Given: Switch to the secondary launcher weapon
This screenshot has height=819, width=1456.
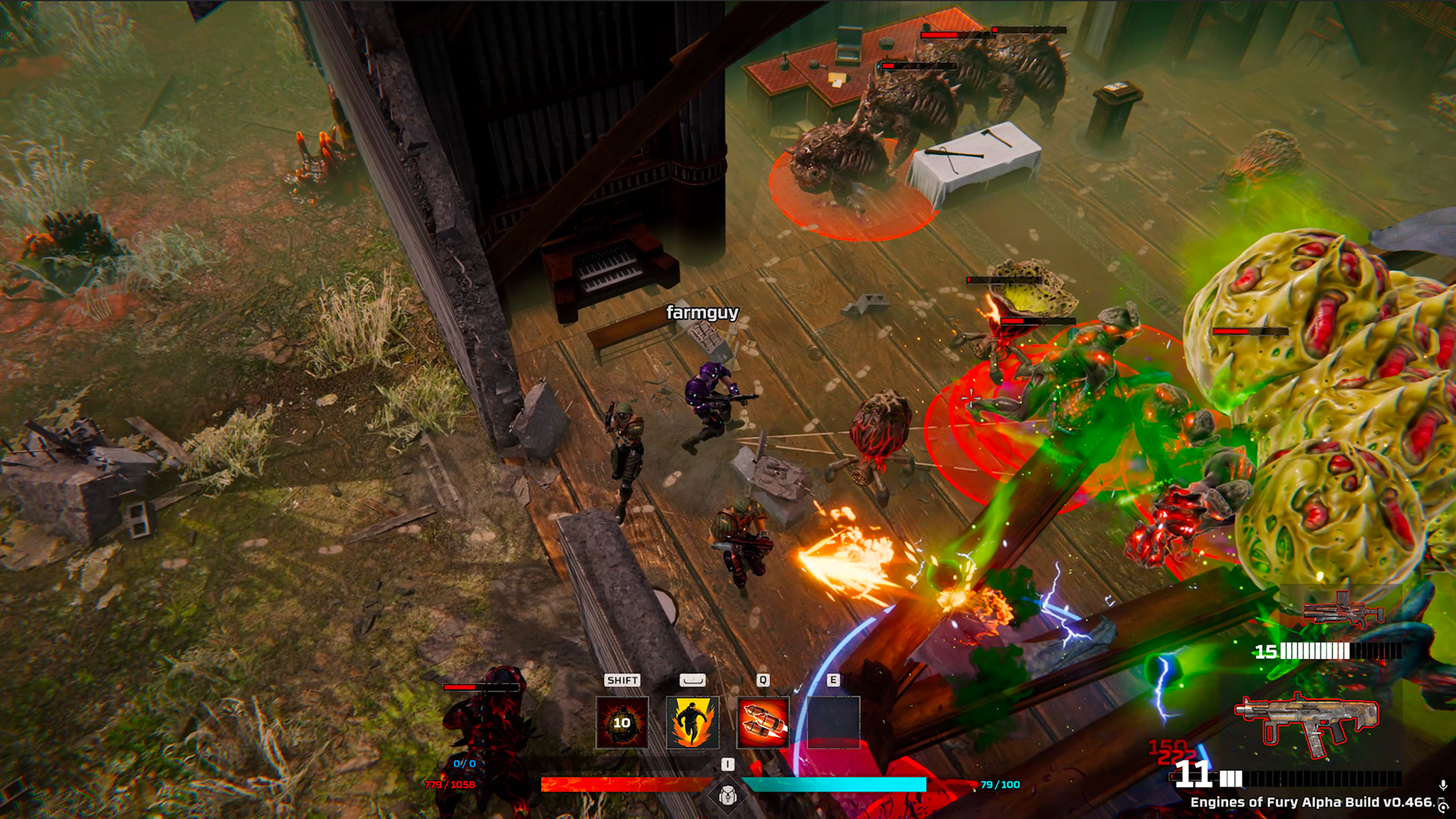Looking at the screenshot, I should click(1342, 611).
